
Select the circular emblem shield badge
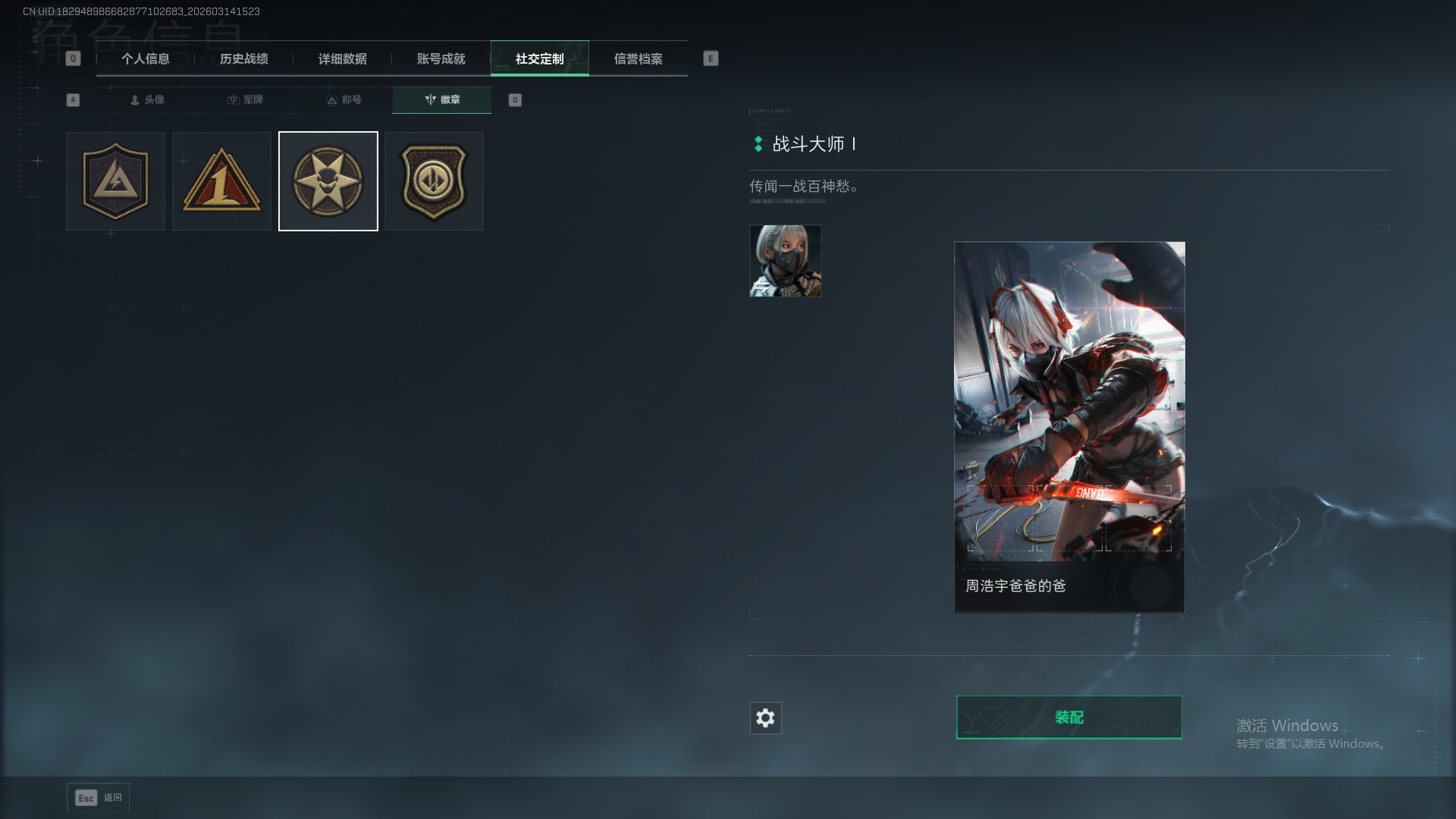click(434, 181)
